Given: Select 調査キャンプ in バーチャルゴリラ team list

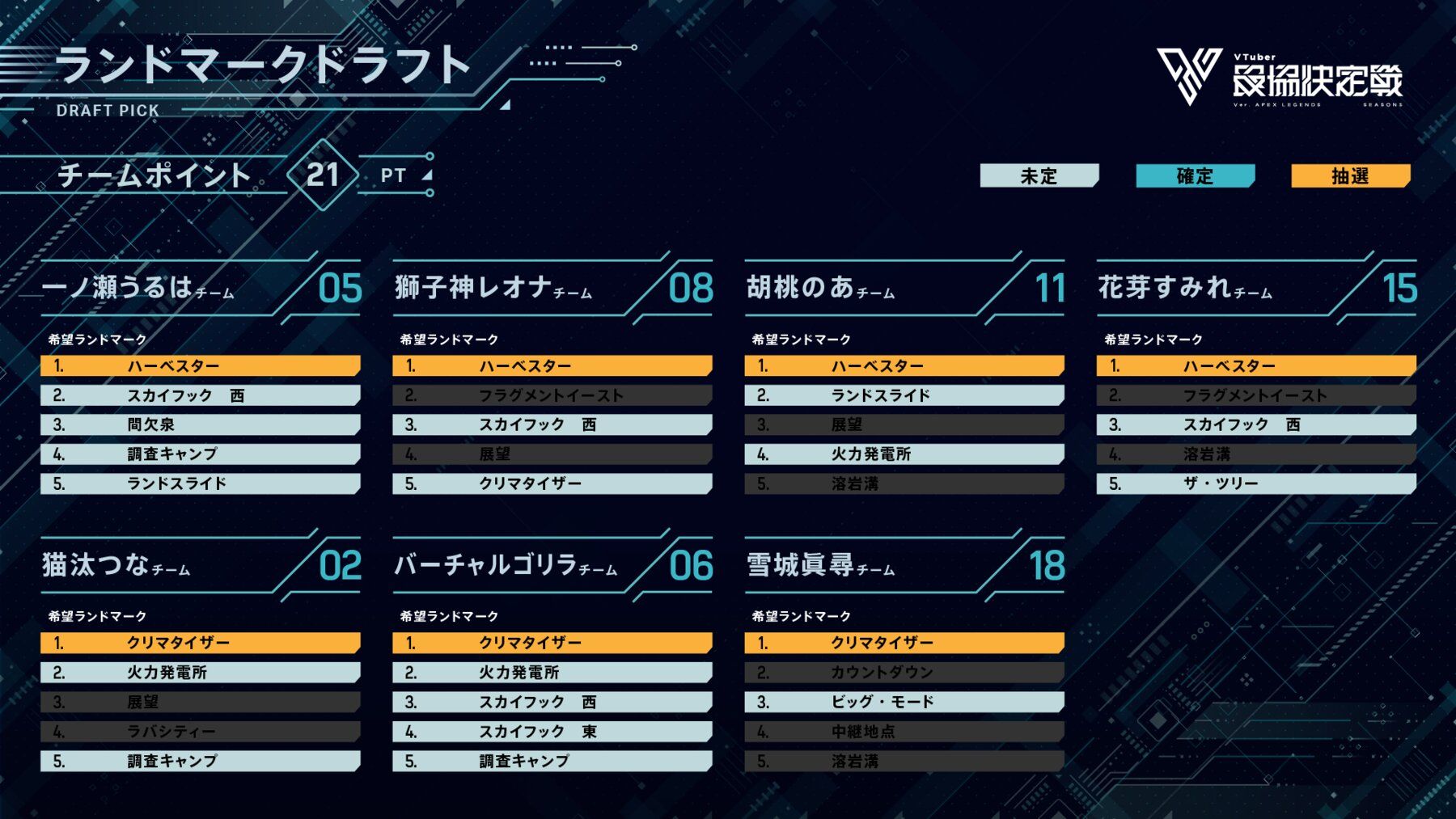Looking at the screenshot, I should click(552, 761).
